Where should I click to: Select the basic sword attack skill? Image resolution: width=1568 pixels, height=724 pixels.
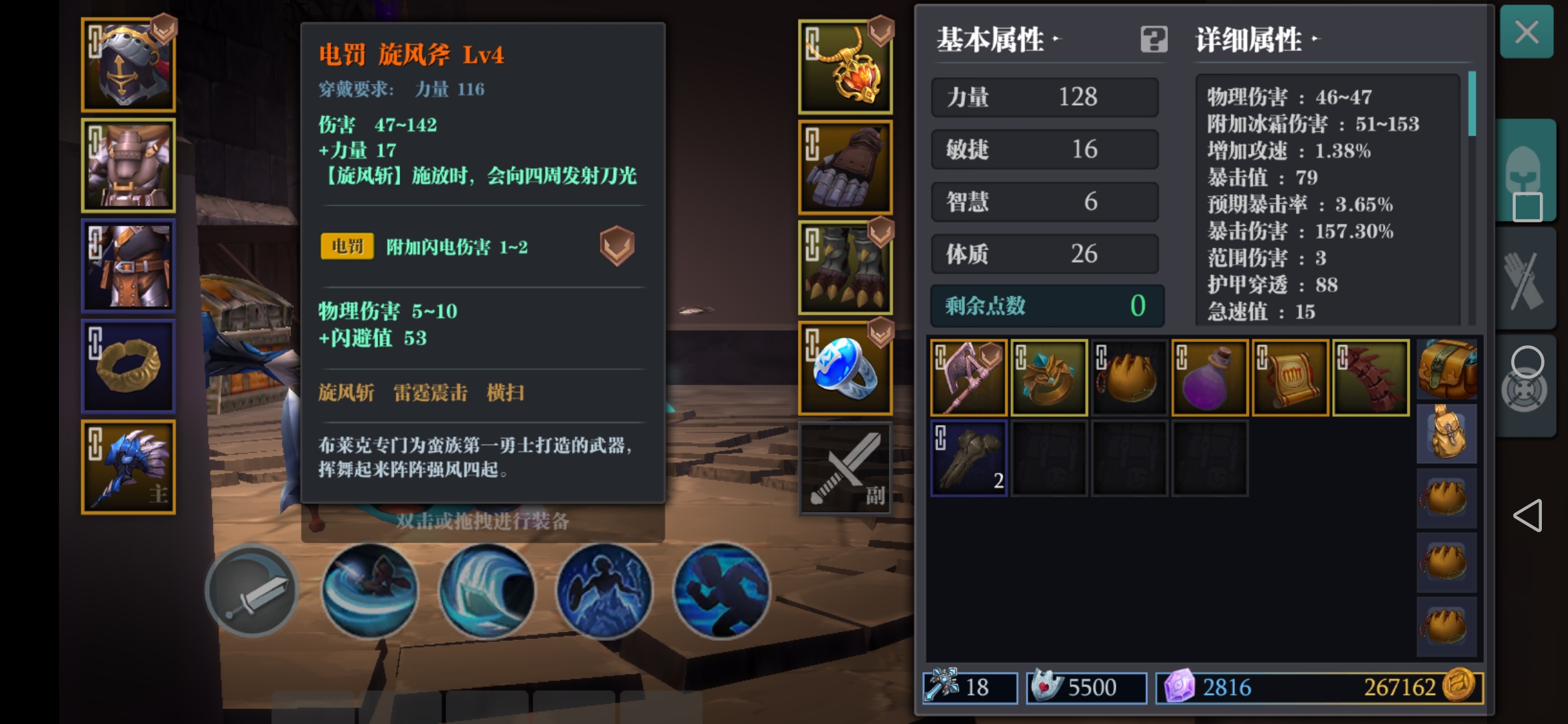(253, 590)
